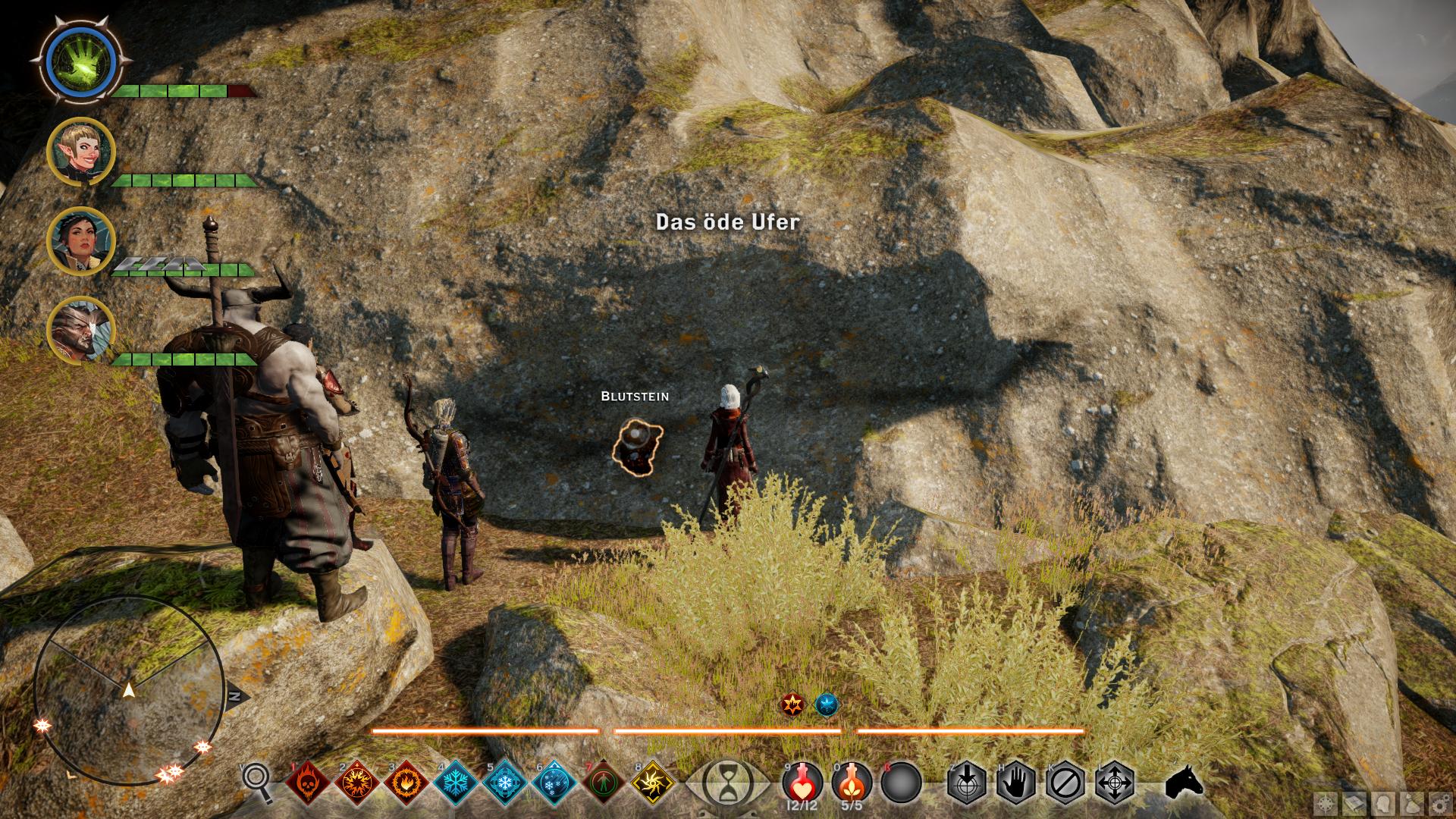The image size is (1456, 819).
Task: Select the attack my target command
Action: coord(966,782)
